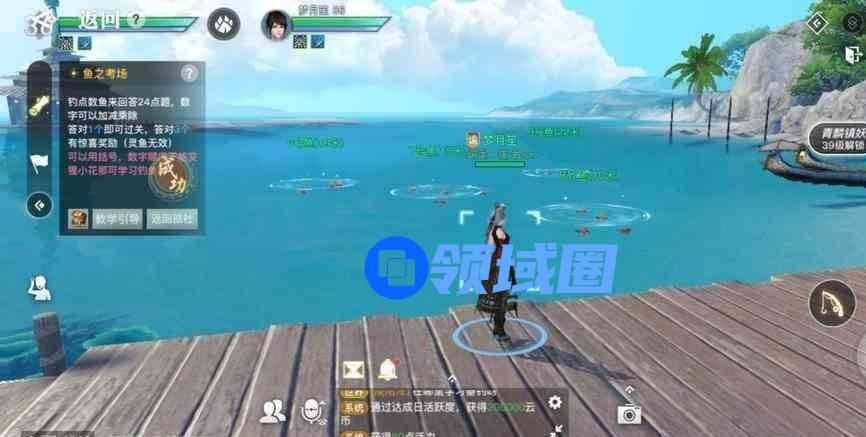Open the treasure chest reward icon
Viewport: 866px width, 437px height.
point(78,218)
